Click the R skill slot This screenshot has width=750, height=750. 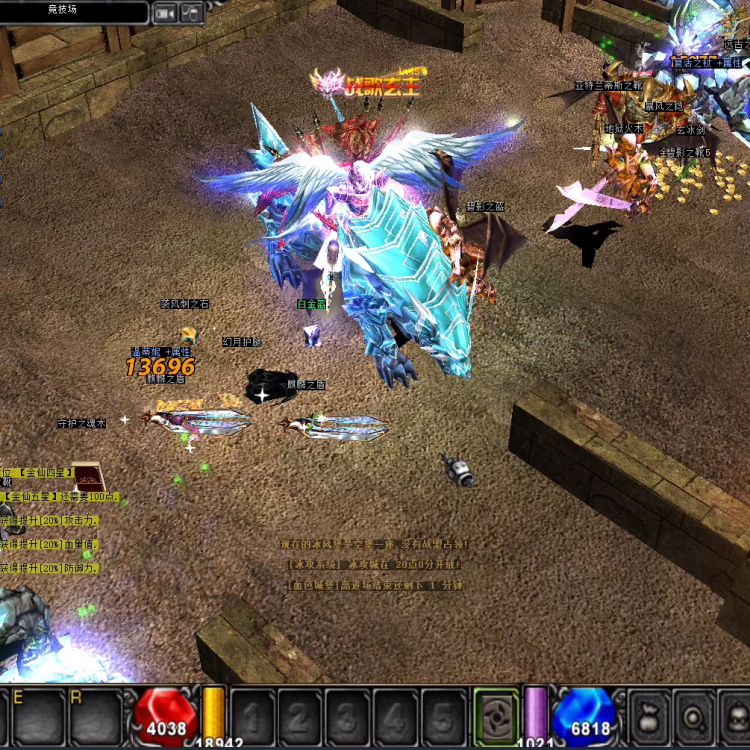95,716
